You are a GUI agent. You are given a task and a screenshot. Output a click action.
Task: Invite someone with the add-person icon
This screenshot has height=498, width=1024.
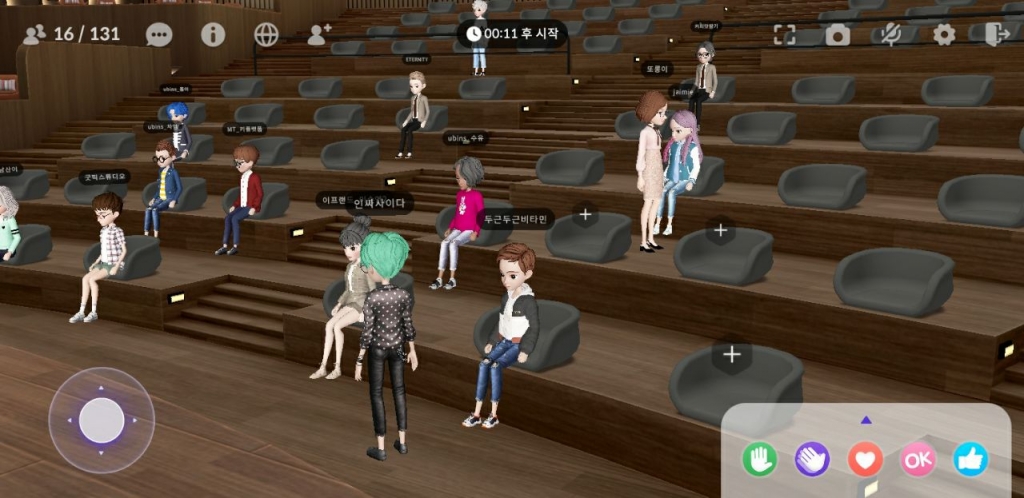pos(319,35)
